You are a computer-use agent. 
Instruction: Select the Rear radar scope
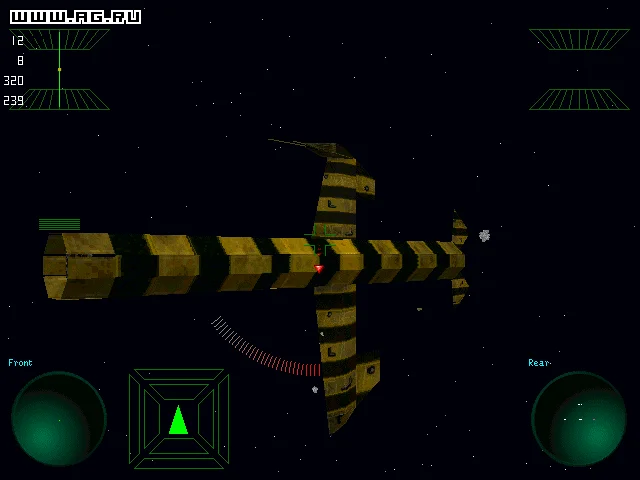[579, 419]
